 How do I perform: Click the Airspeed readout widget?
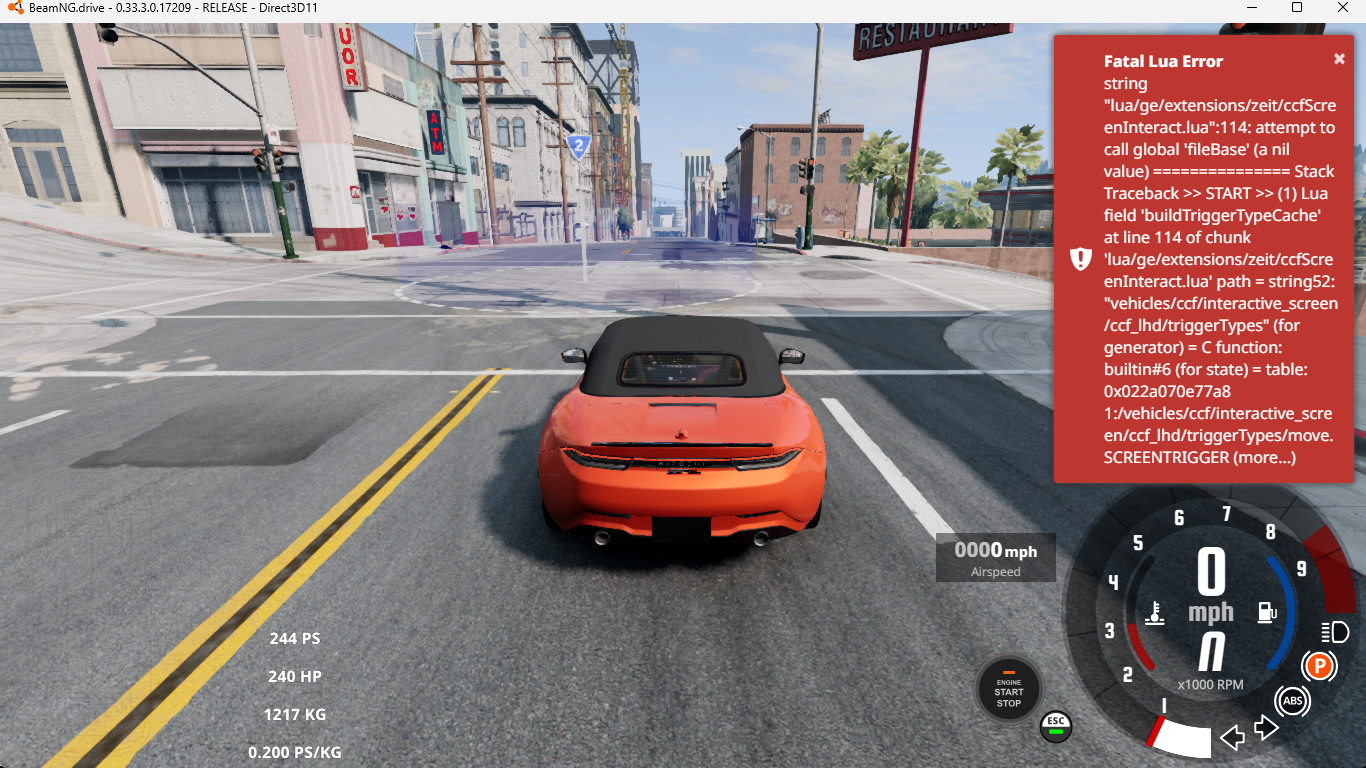coord(995,558)
